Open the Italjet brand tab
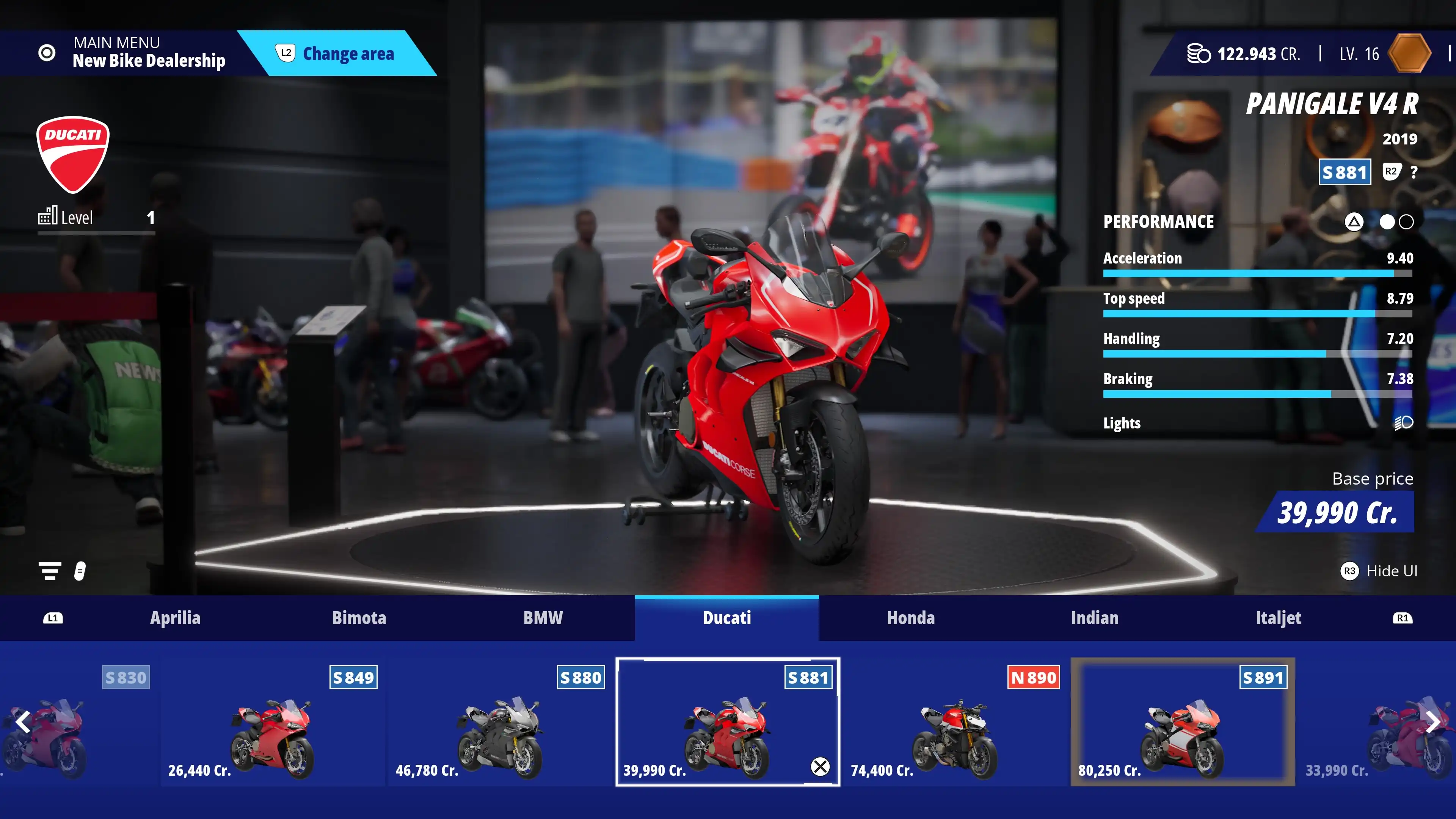Image resolution: width=1456 pixels, height=819 pixels. [x=1278, y=618]
